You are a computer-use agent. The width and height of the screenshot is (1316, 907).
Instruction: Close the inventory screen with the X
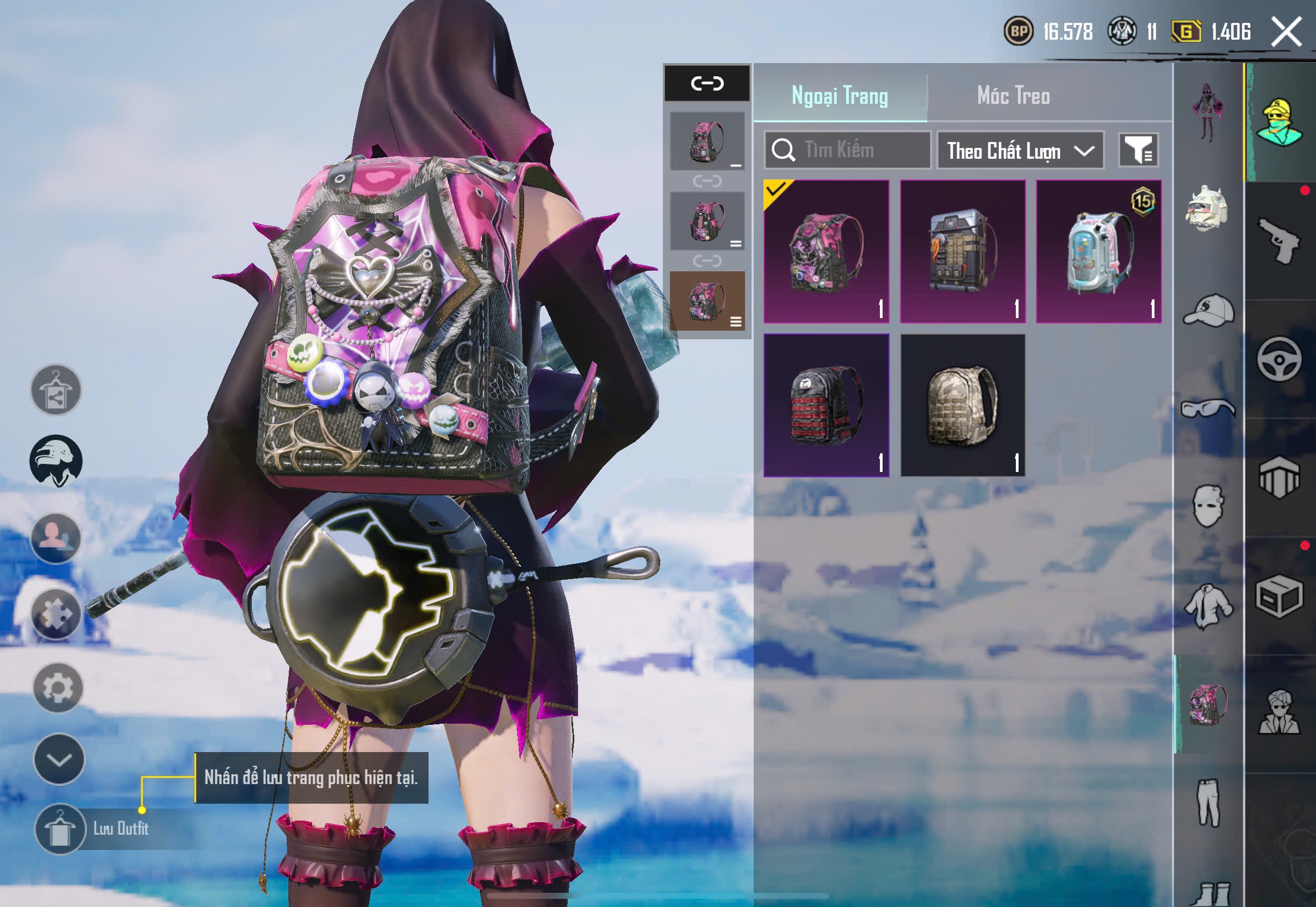point(1286,32)
